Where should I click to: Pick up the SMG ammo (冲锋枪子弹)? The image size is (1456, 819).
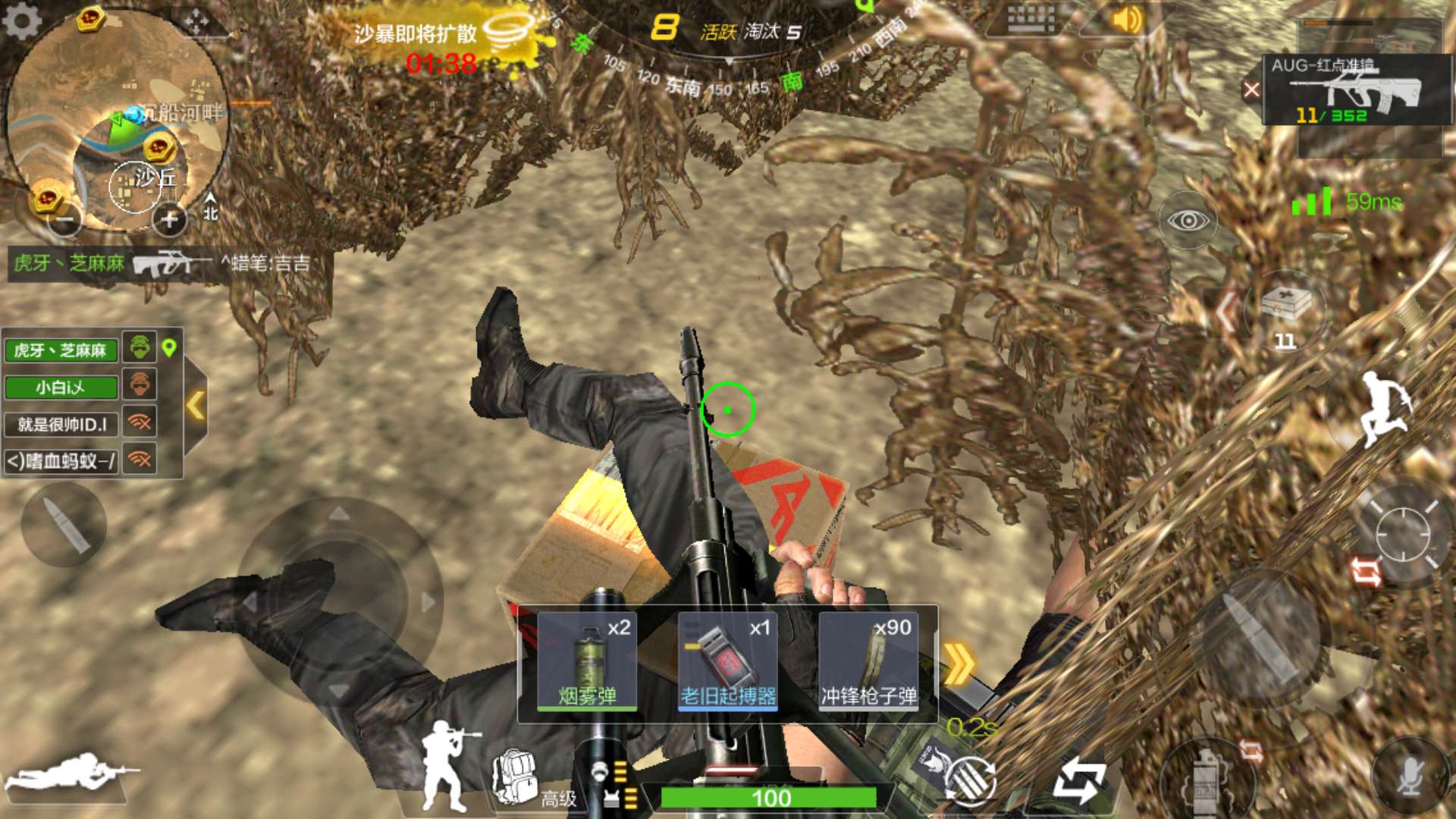(x=868, y=661)
